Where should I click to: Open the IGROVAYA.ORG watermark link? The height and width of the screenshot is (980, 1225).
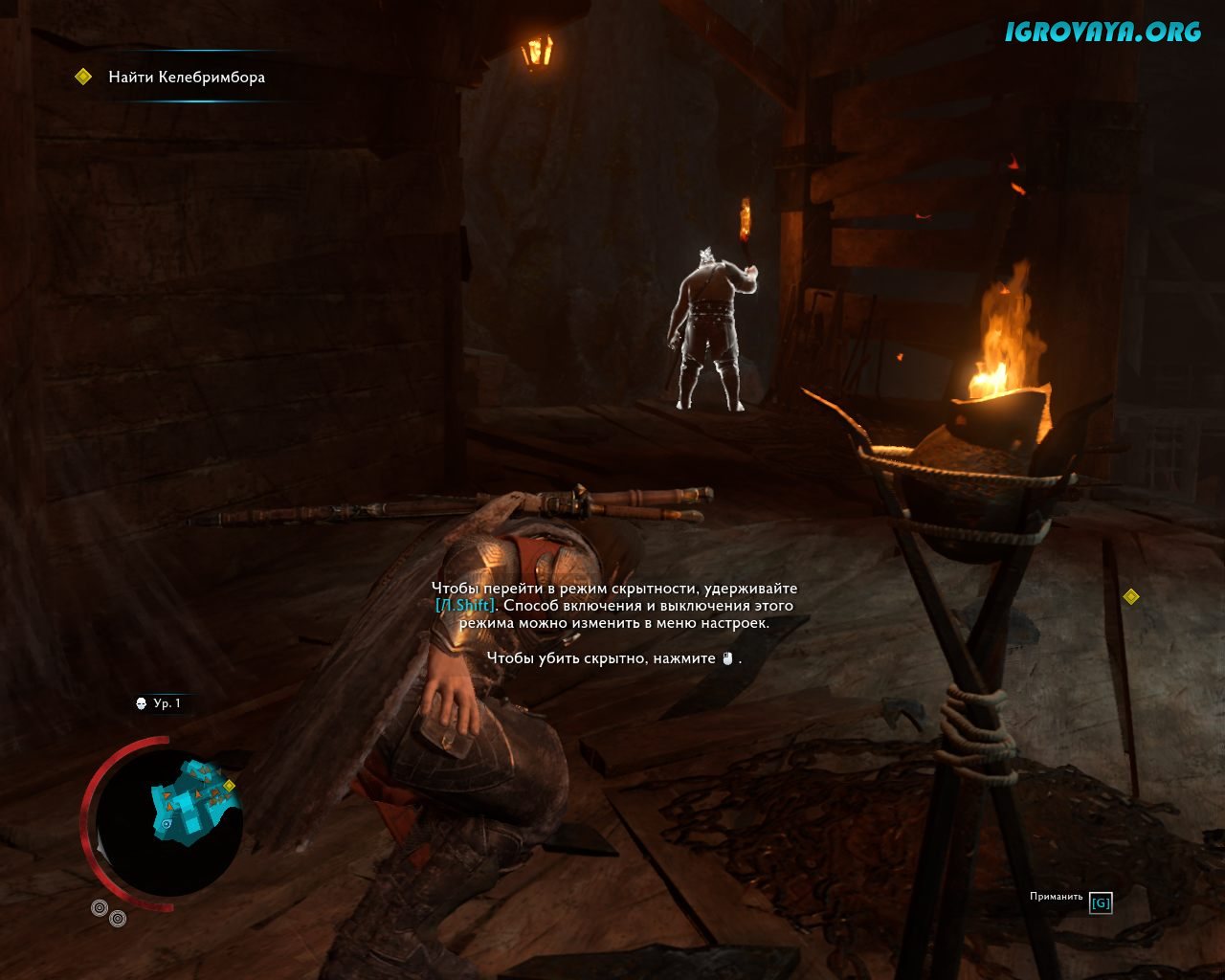pyautogui.click(x=1102, y=32)
